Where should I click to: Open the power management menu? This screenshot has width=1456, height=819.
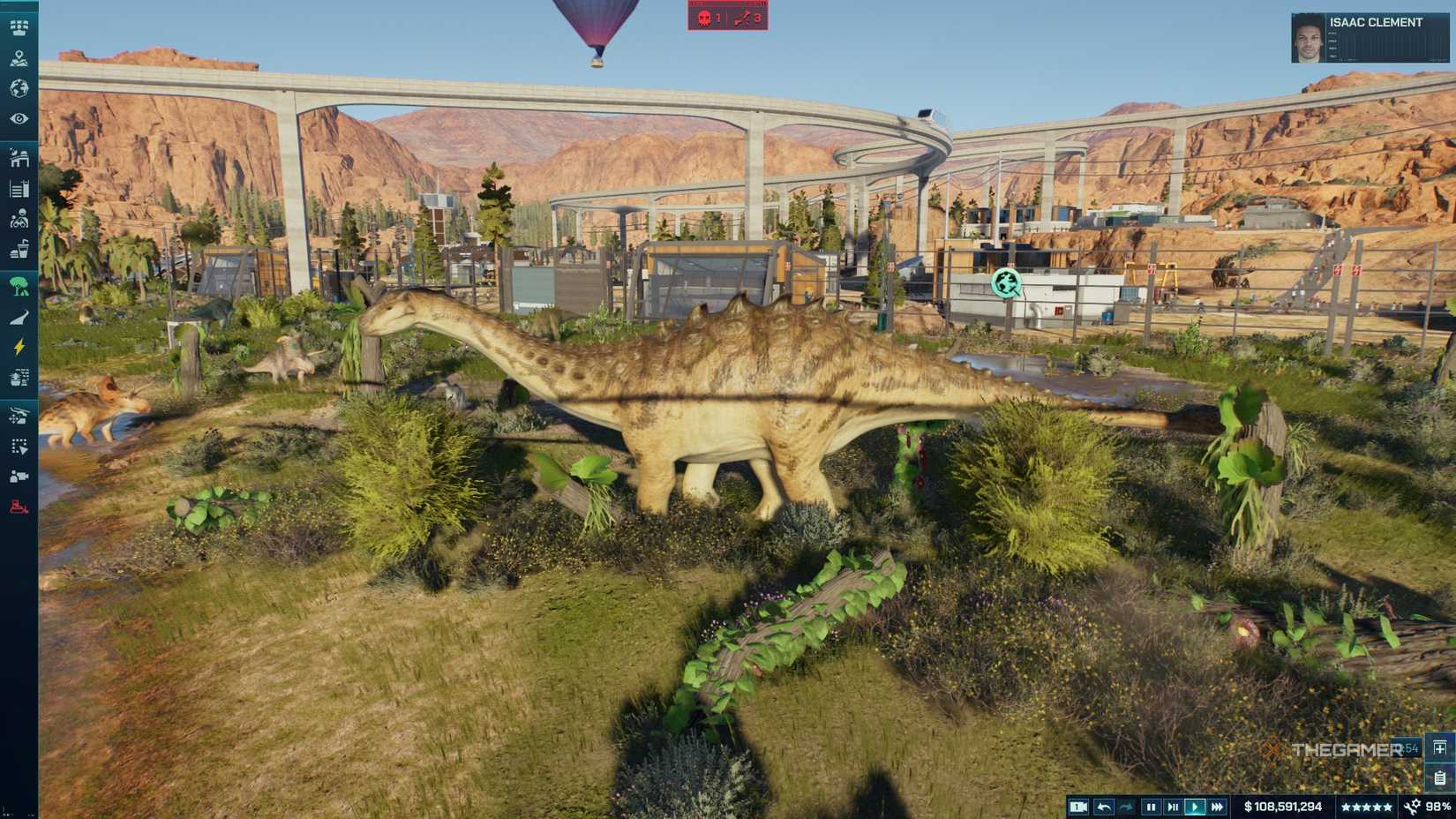[x=18, y=347]
